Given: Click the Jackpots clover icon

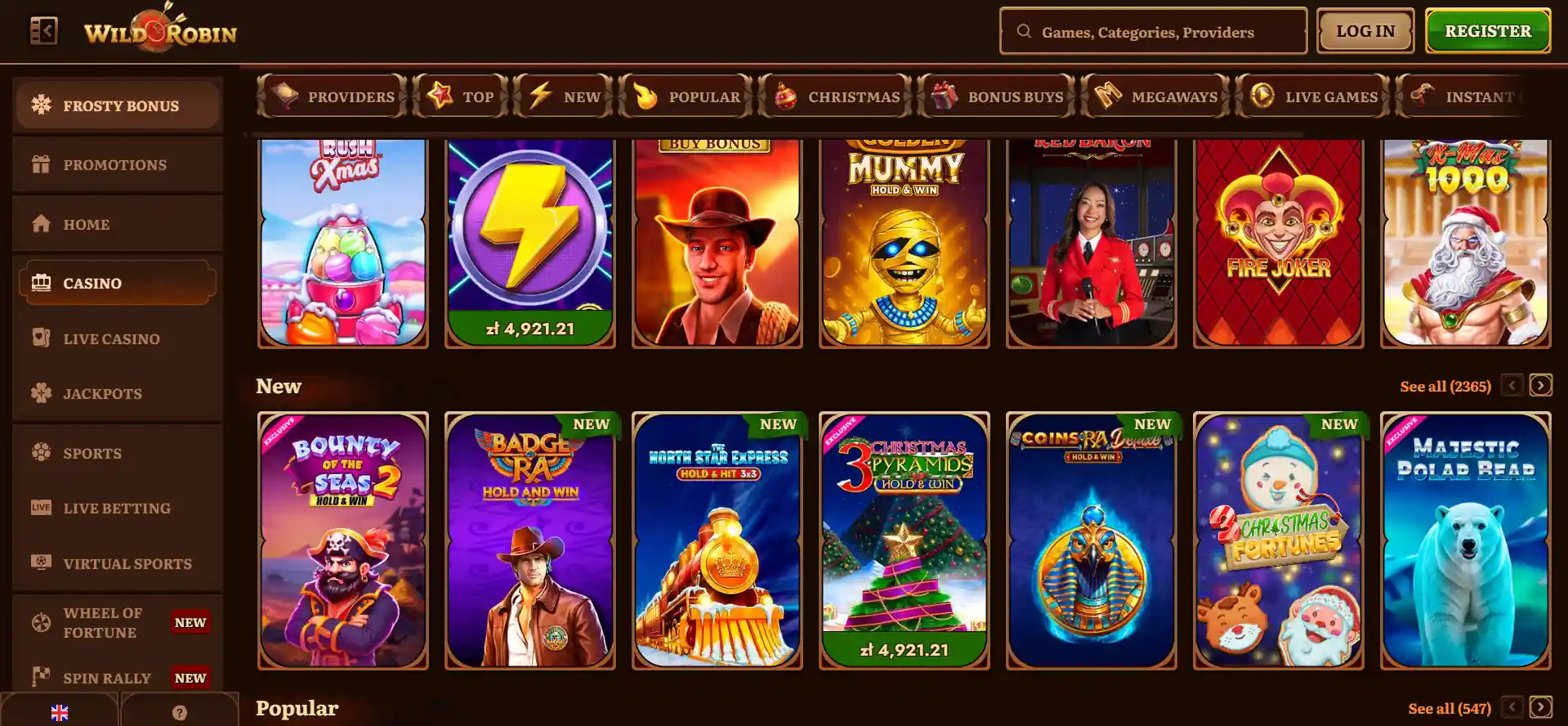Looking at the screenshot, I should pos(39,393).
